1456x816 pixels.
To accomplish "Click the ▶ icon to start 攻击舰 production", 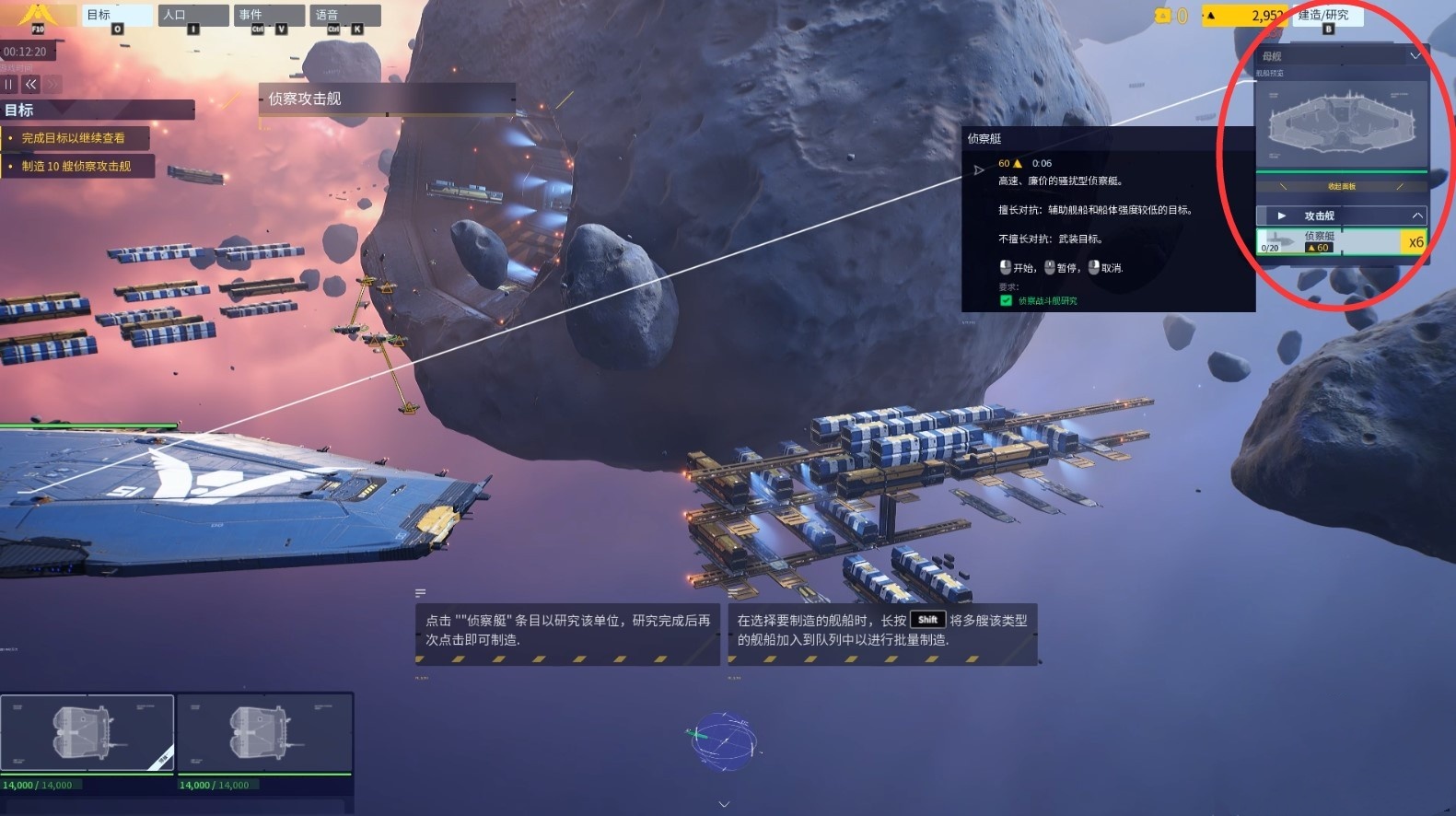I will [1281, 216].
